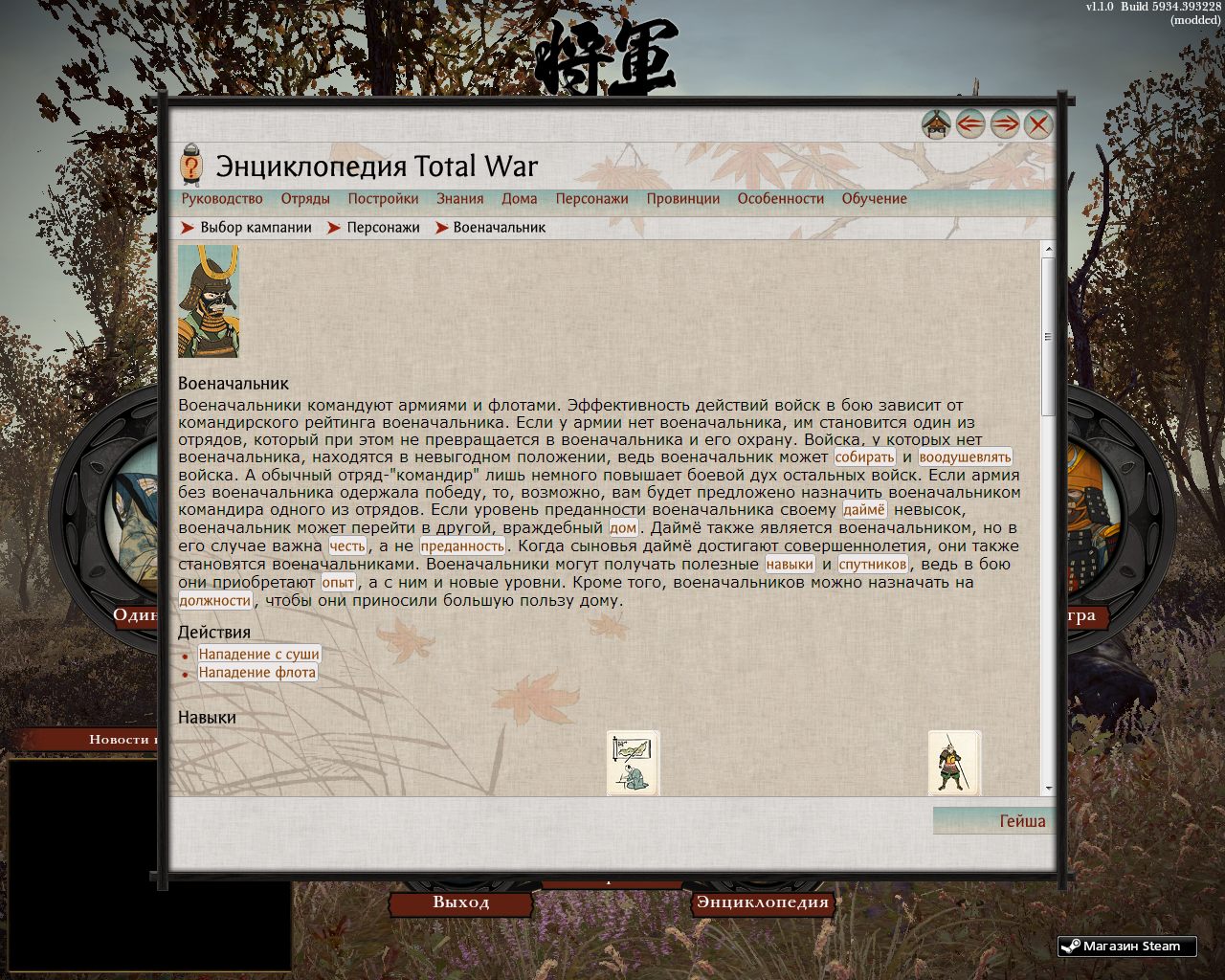The image size is (1225, 980).
Task: Click the Персонажи breadcrumb link
Action: click(x=381, y=227)
